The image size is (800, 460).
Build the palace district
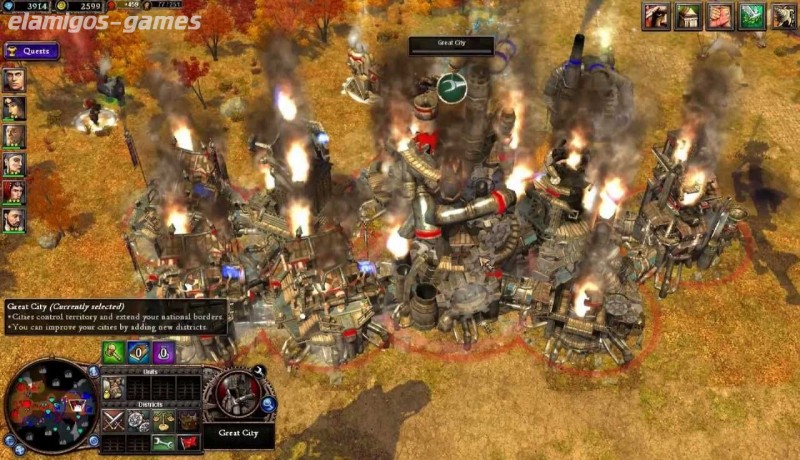coord(188,421)
